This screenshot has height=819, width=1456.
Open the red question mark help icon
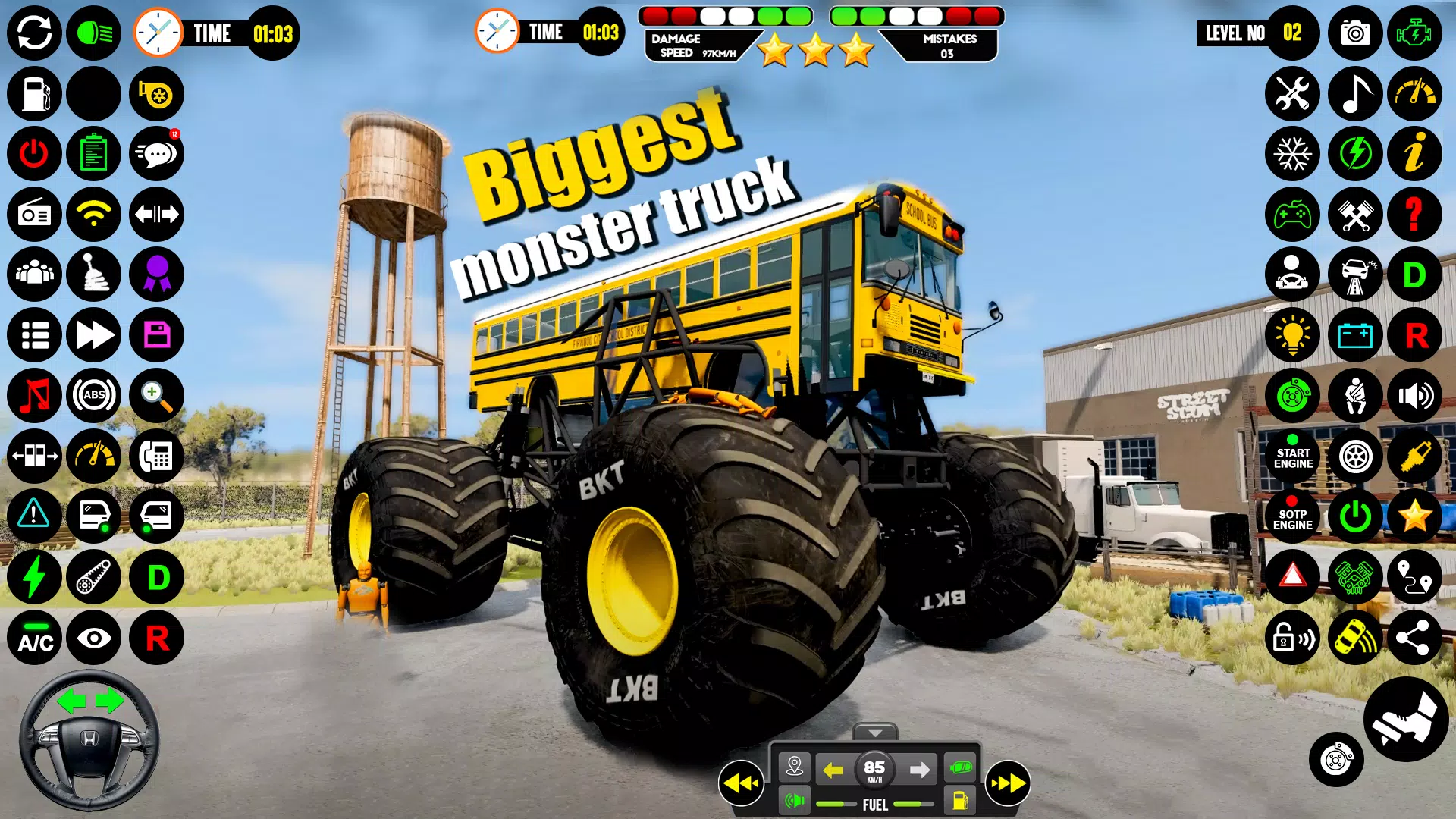[1415, 215]
